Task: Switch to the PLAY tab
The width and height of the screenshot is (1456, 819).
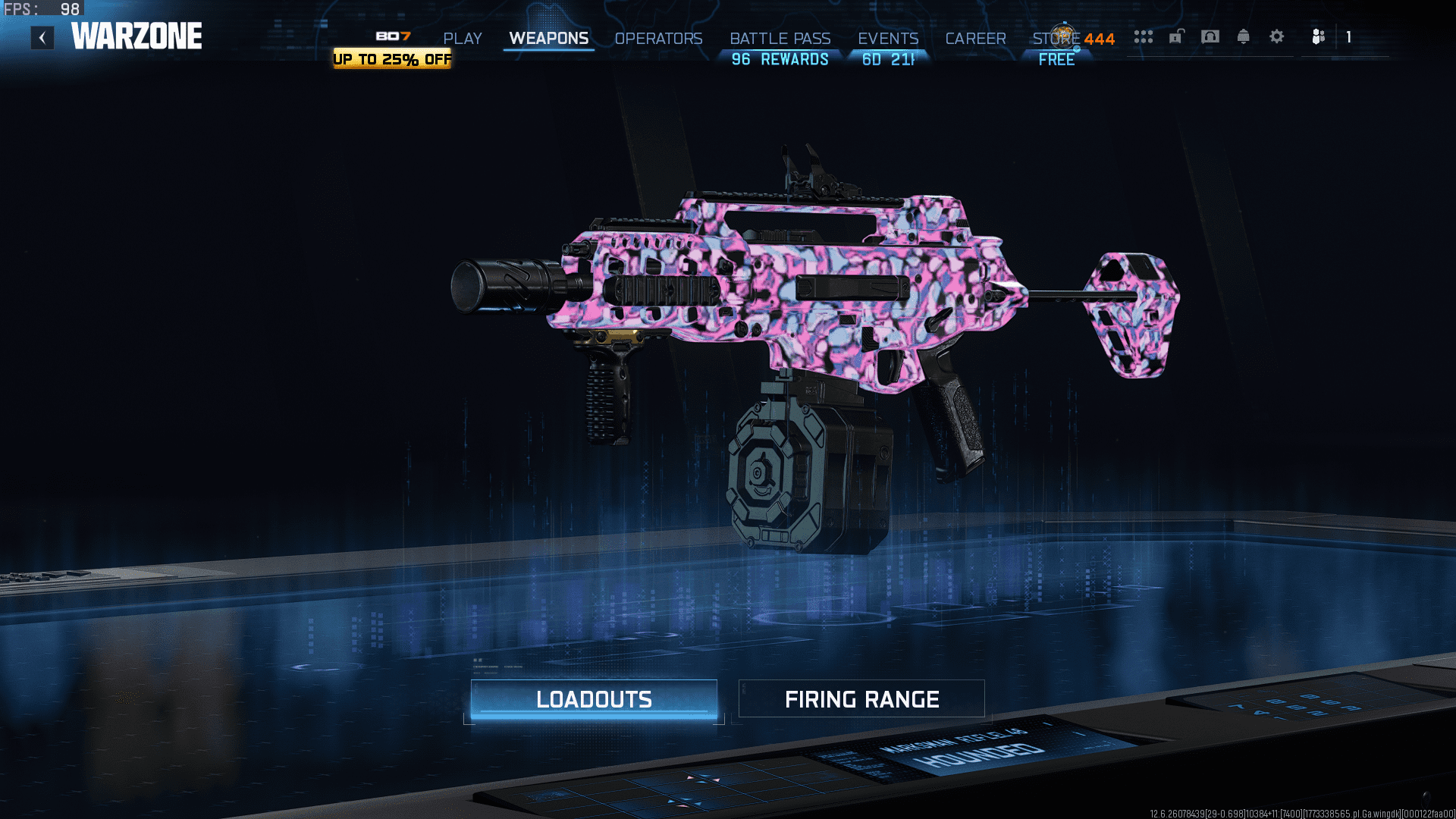Action: [463, 38]
